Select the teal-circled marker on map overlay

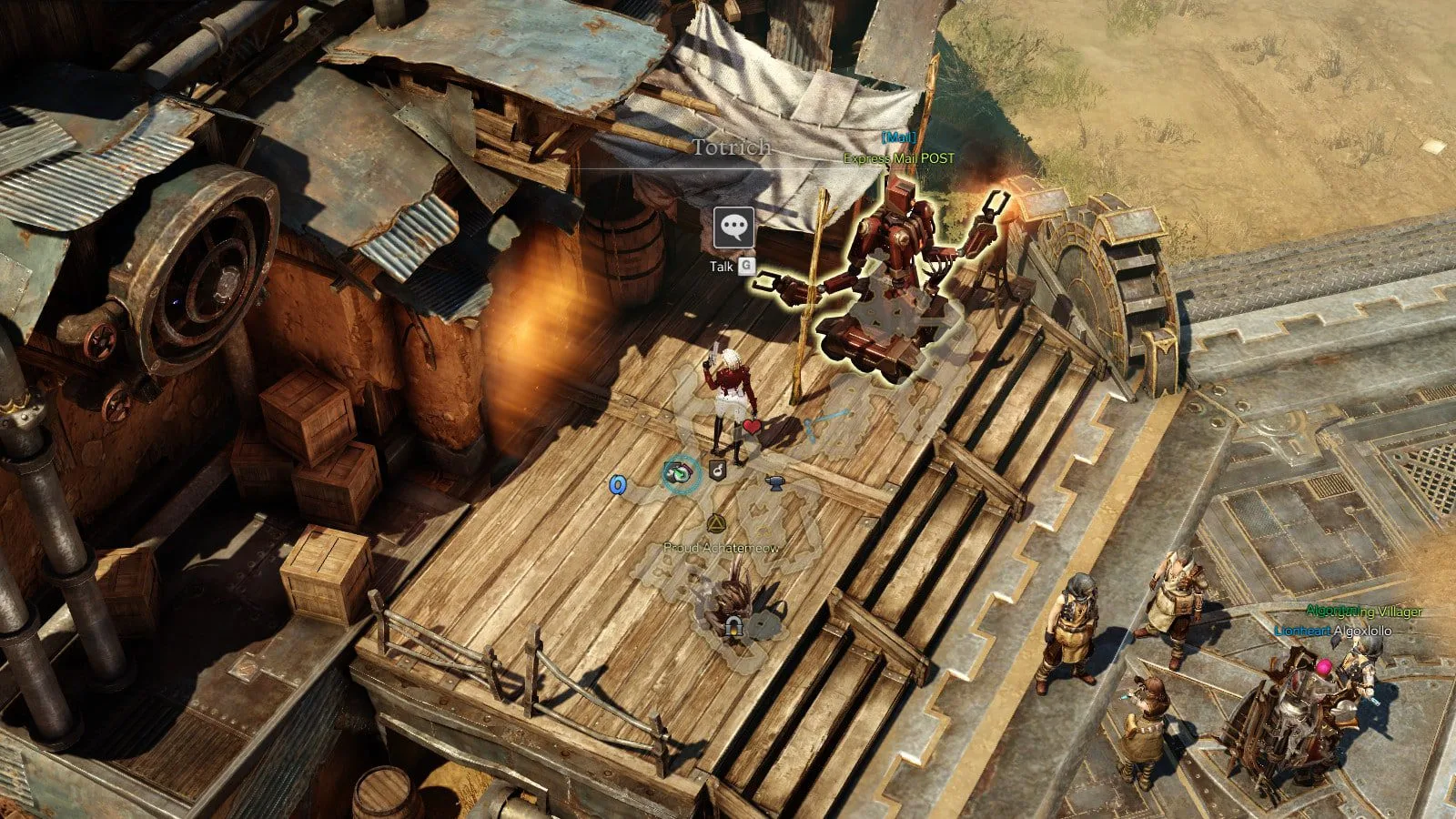click(x=680, y=473)
